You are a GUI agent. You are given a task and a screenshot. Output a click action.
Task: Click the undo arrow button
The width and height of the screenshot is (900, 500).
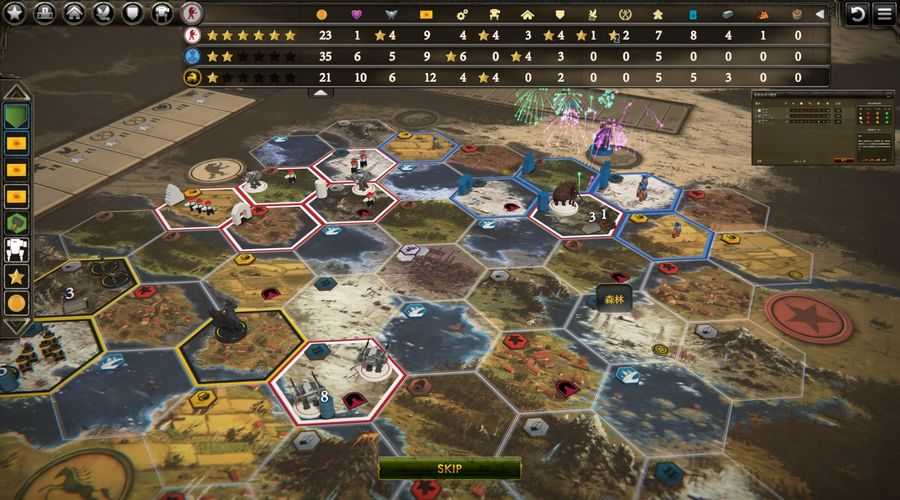pos(857,13)
